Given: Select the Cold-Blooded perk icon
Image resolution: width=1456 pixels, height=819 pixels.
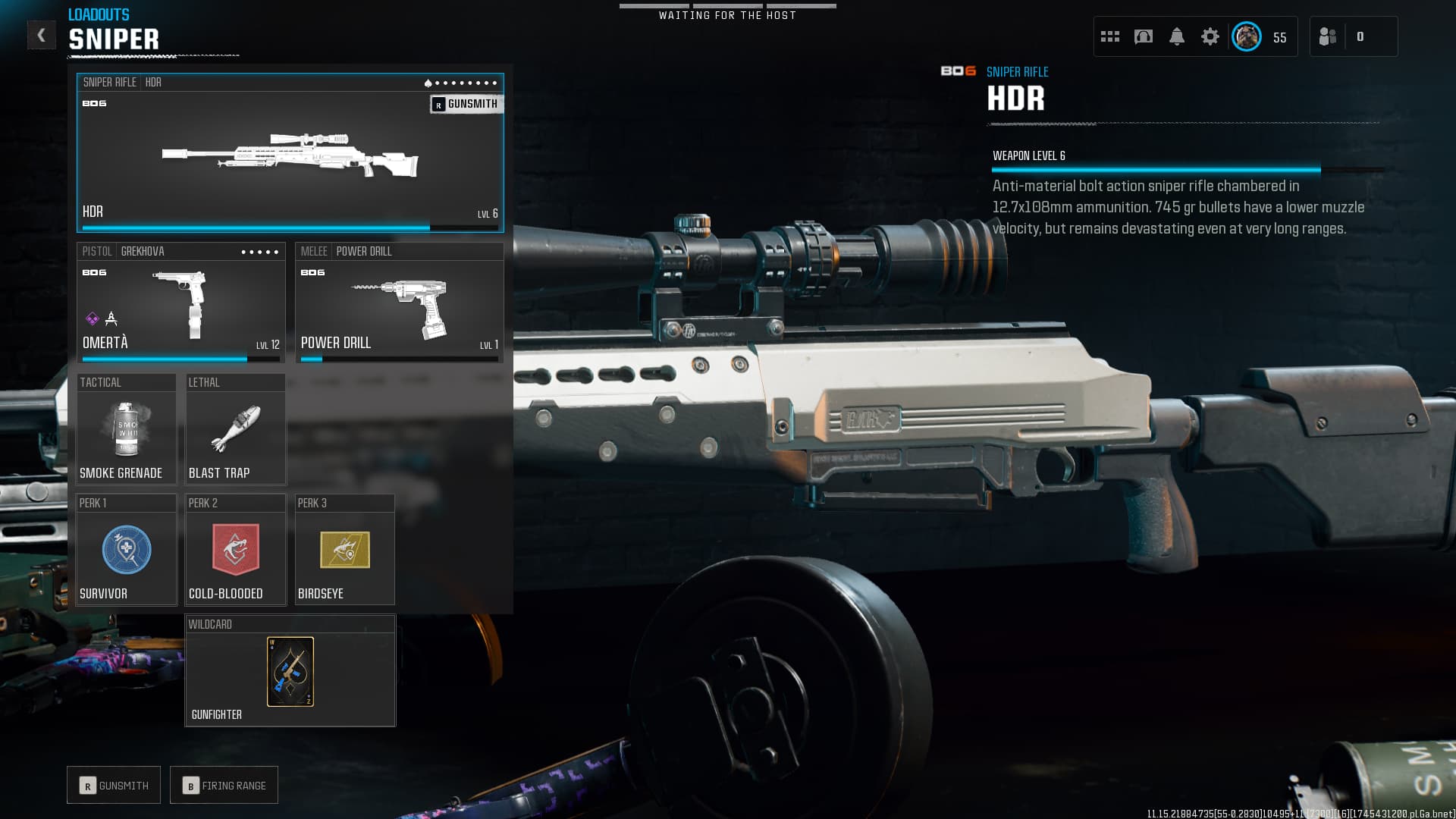Looking at the screenshot, I should coord(235,551).
